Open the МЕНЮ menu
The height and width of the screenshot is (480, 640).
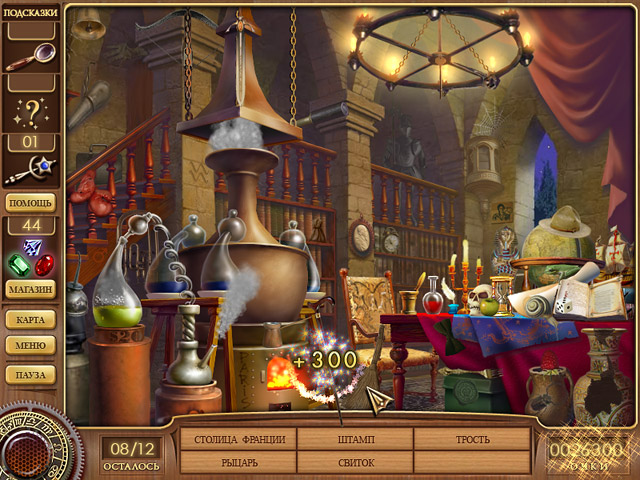(x=31, y=346)
